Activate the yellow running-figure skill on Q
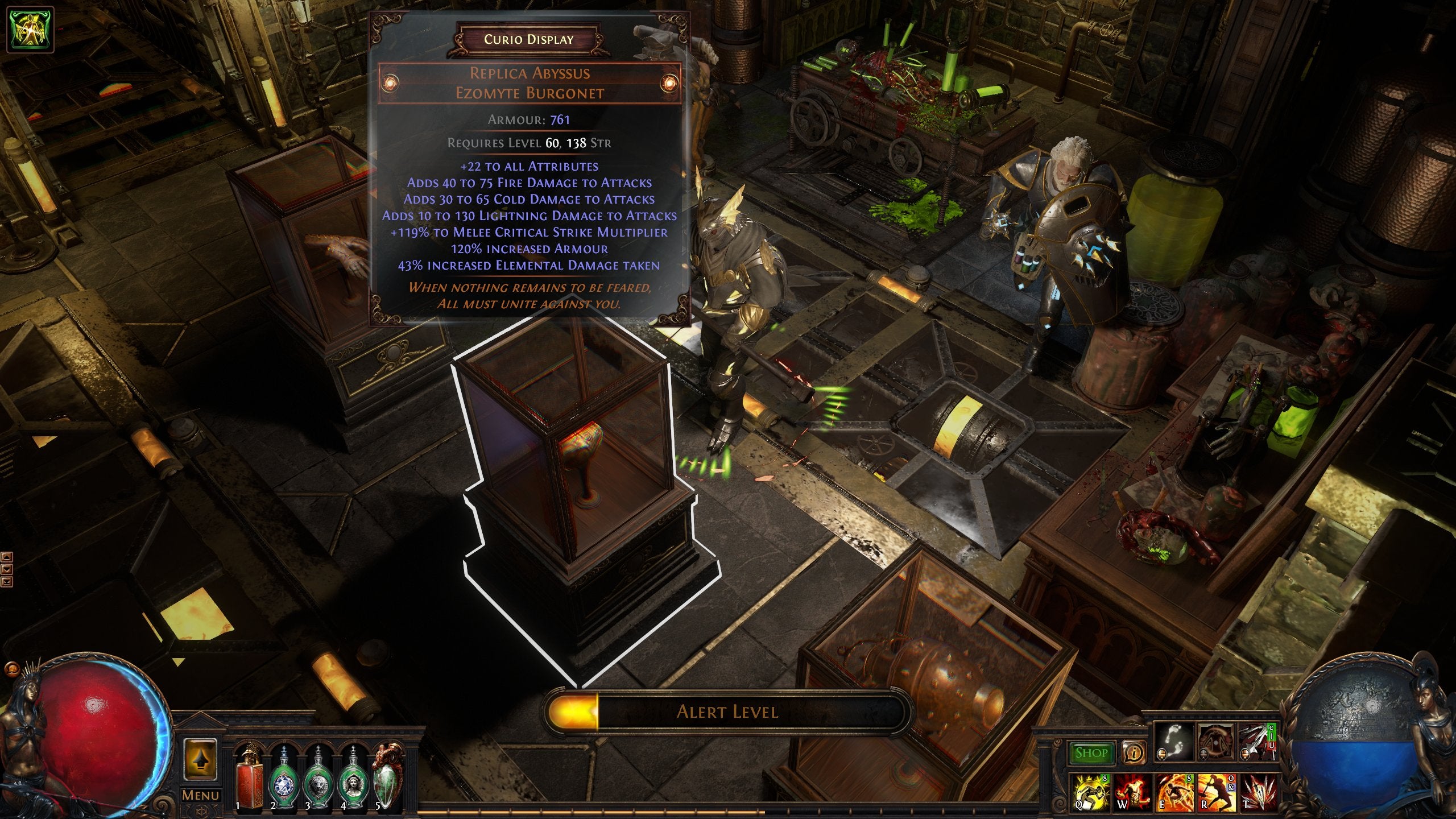 pos(1091,793)
